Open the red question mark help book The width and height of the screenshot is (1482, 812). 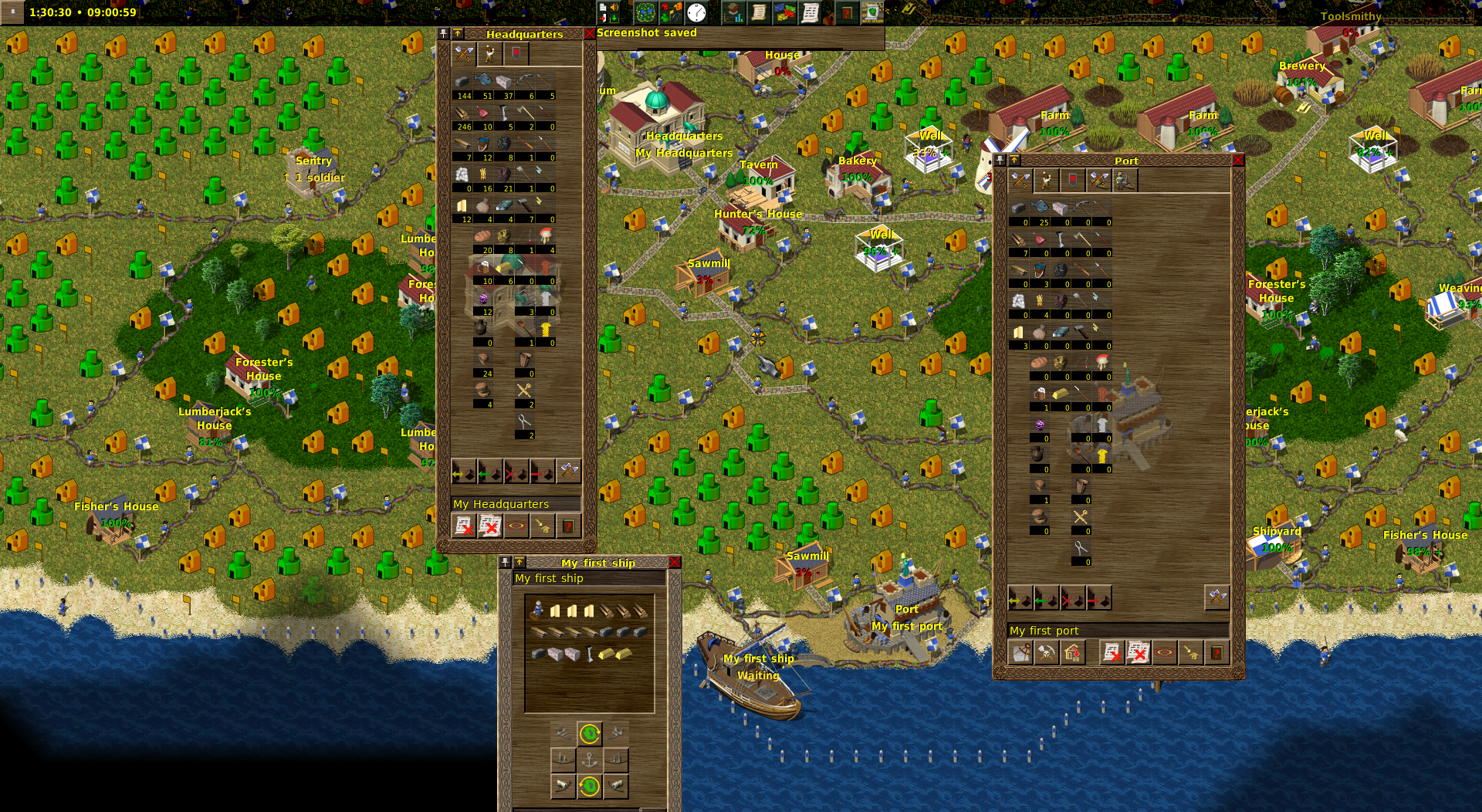(847, 12)
